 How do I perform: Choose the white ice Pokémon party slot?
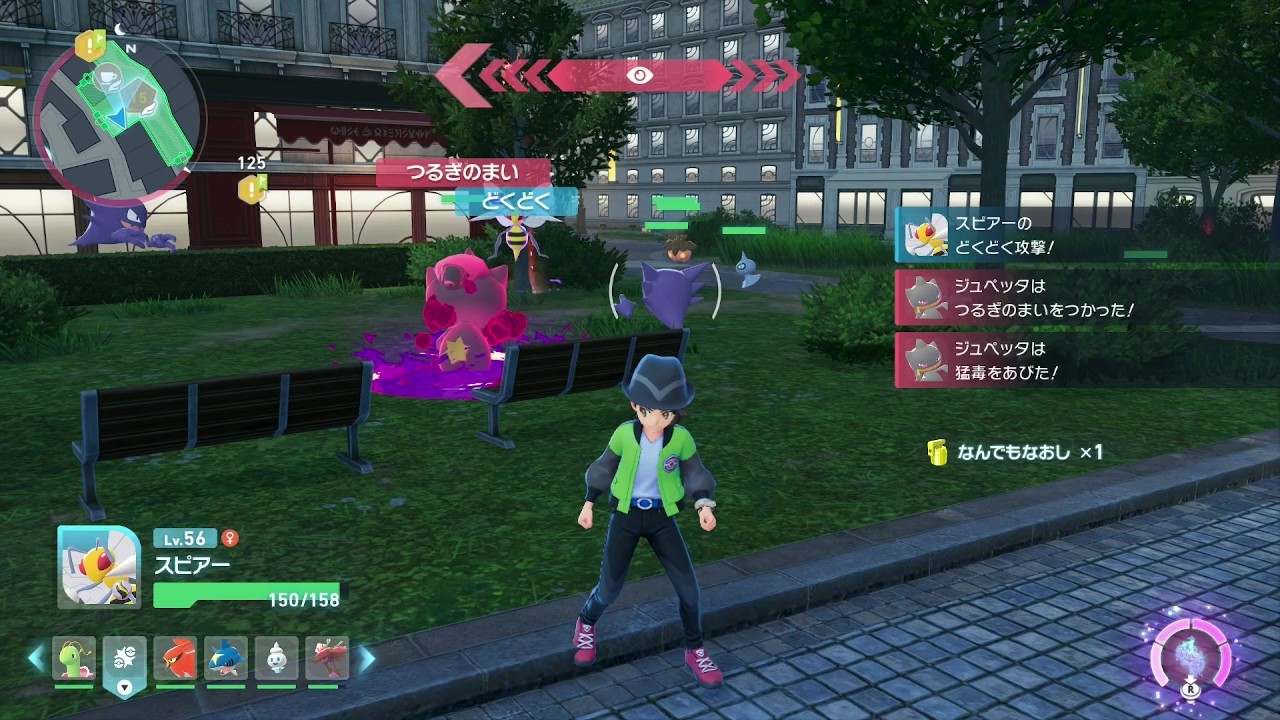(x=276, y=659)
